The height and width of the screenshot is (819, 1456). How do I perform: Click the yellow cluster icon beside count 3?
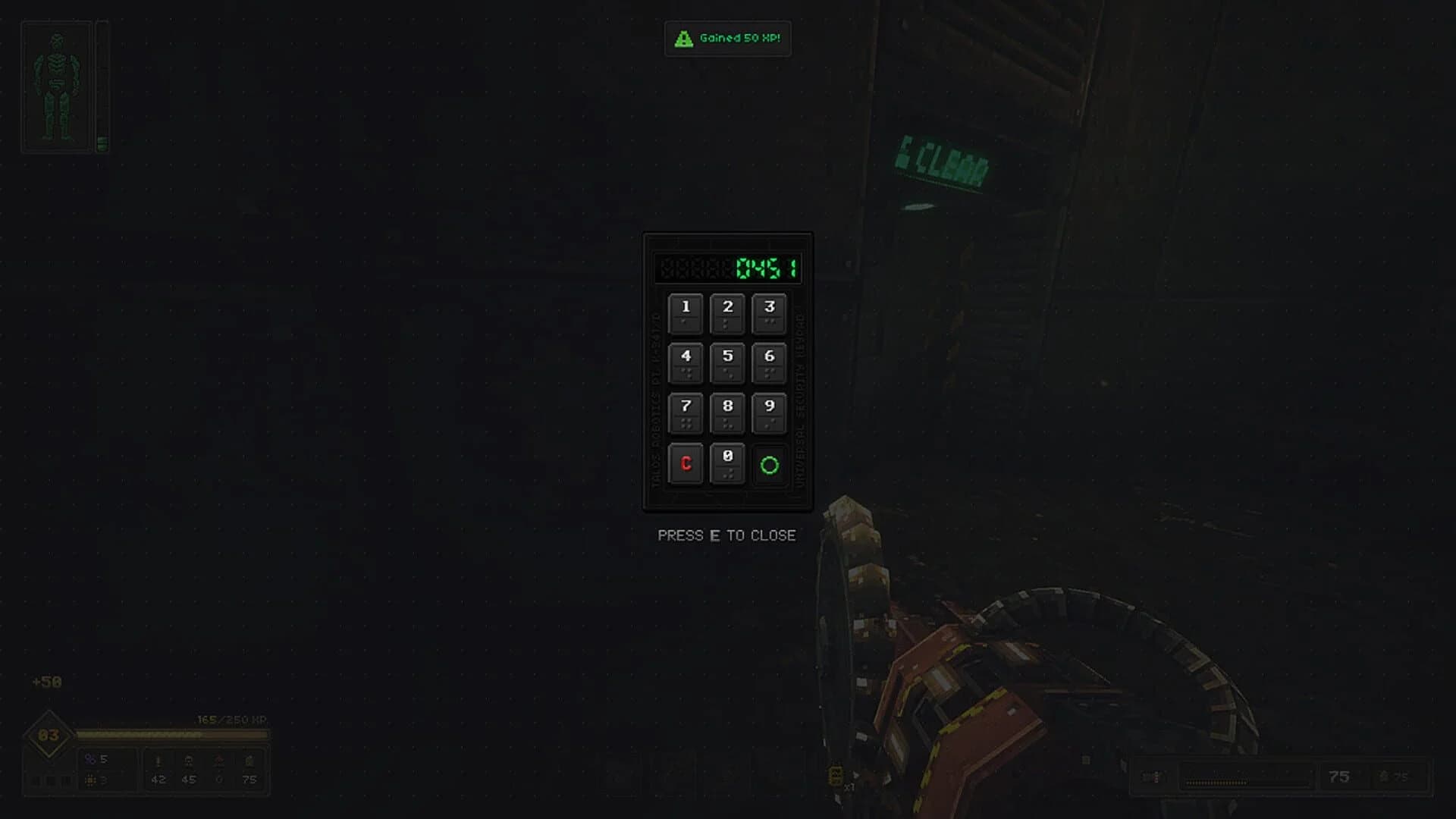tap(90, 780)
